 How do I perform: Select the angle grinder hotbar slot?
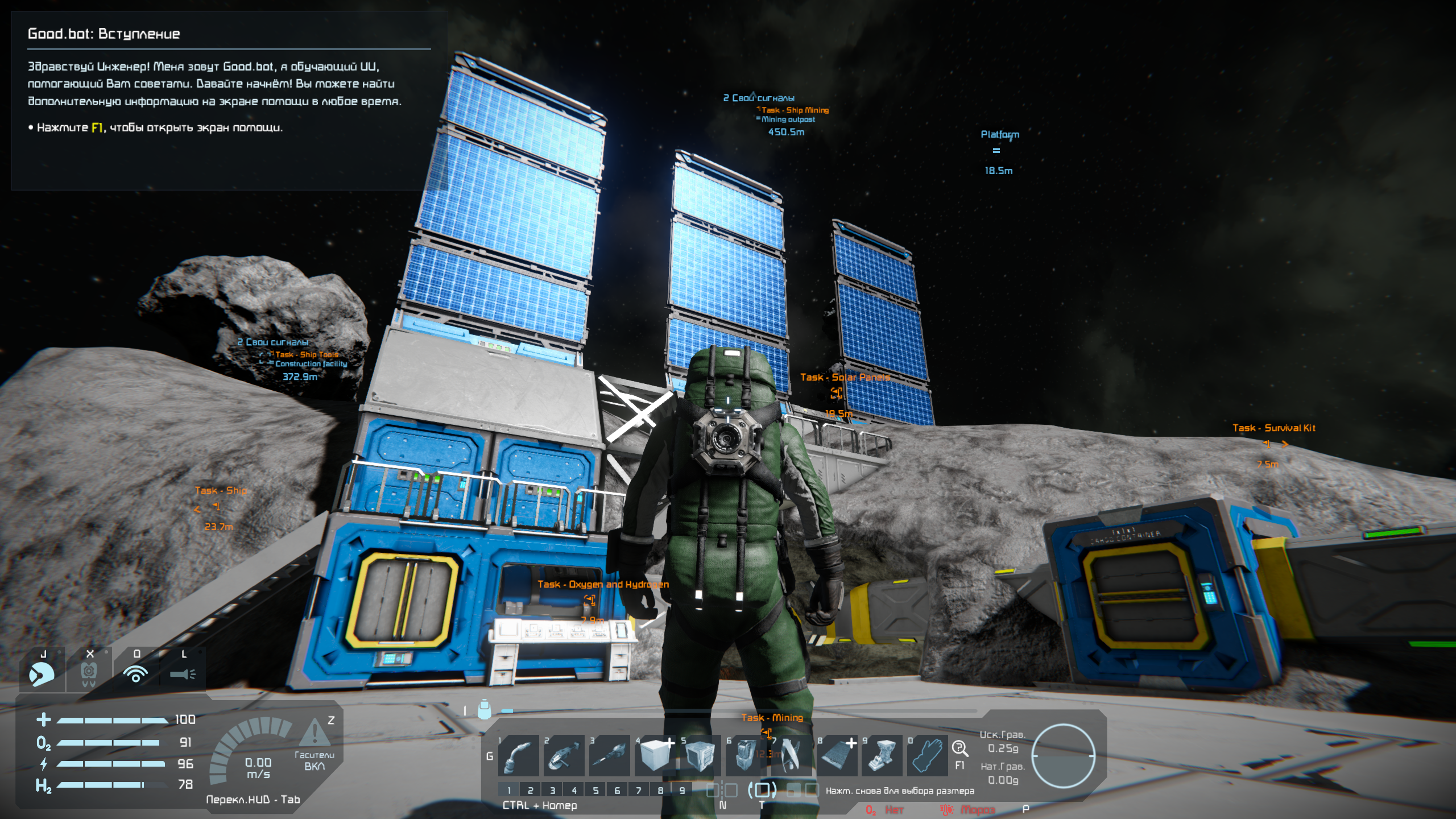click(x=564, y=755)
